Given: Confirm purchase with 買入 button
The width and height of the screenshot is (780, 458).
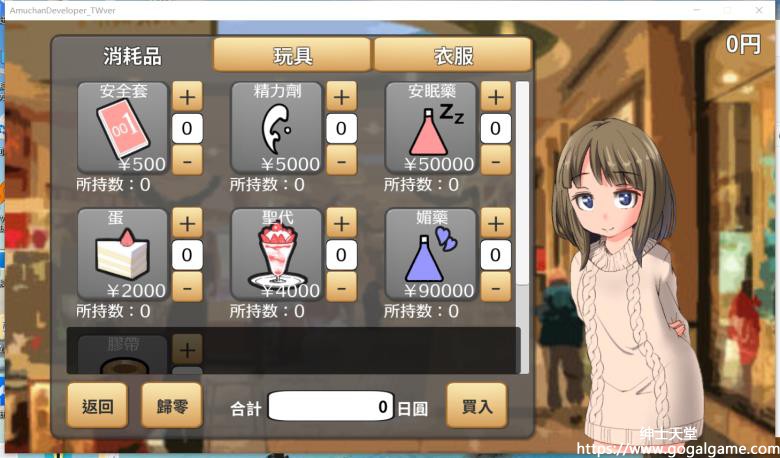Looking at the screenshot, I should tap(477, 406).
